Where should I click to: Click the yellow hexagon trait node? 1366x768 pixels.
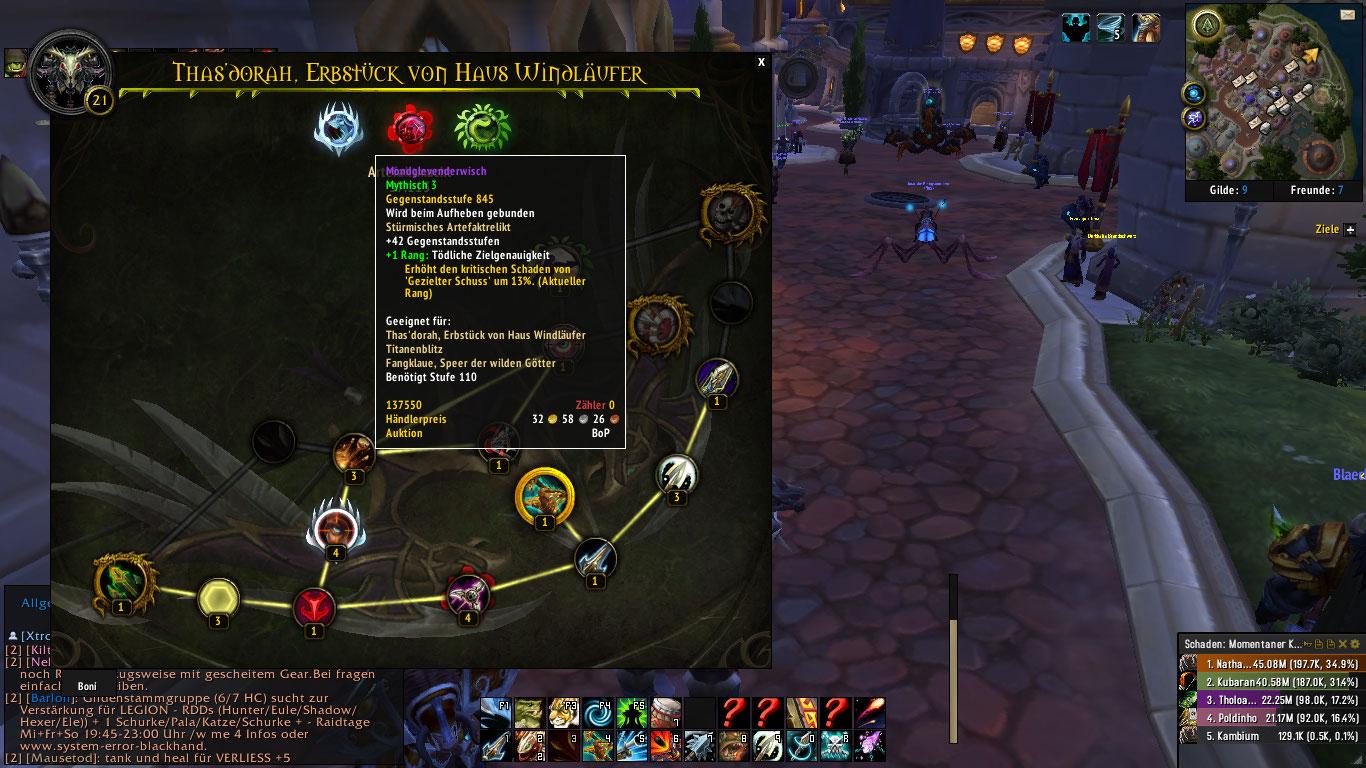(x=217, y=598)
